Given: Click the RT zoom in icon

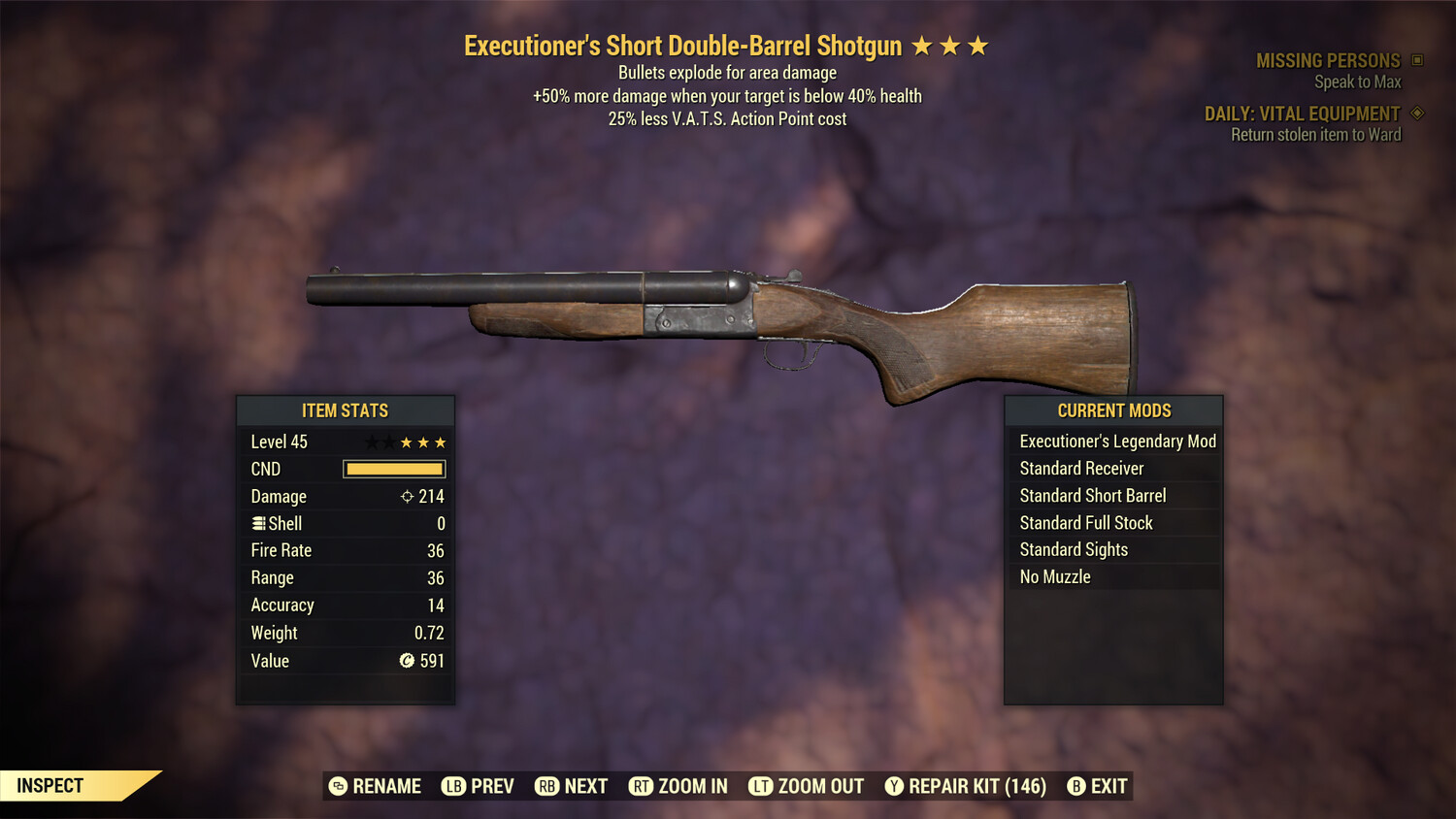Looking at the screenshot, I should point(642,786).
